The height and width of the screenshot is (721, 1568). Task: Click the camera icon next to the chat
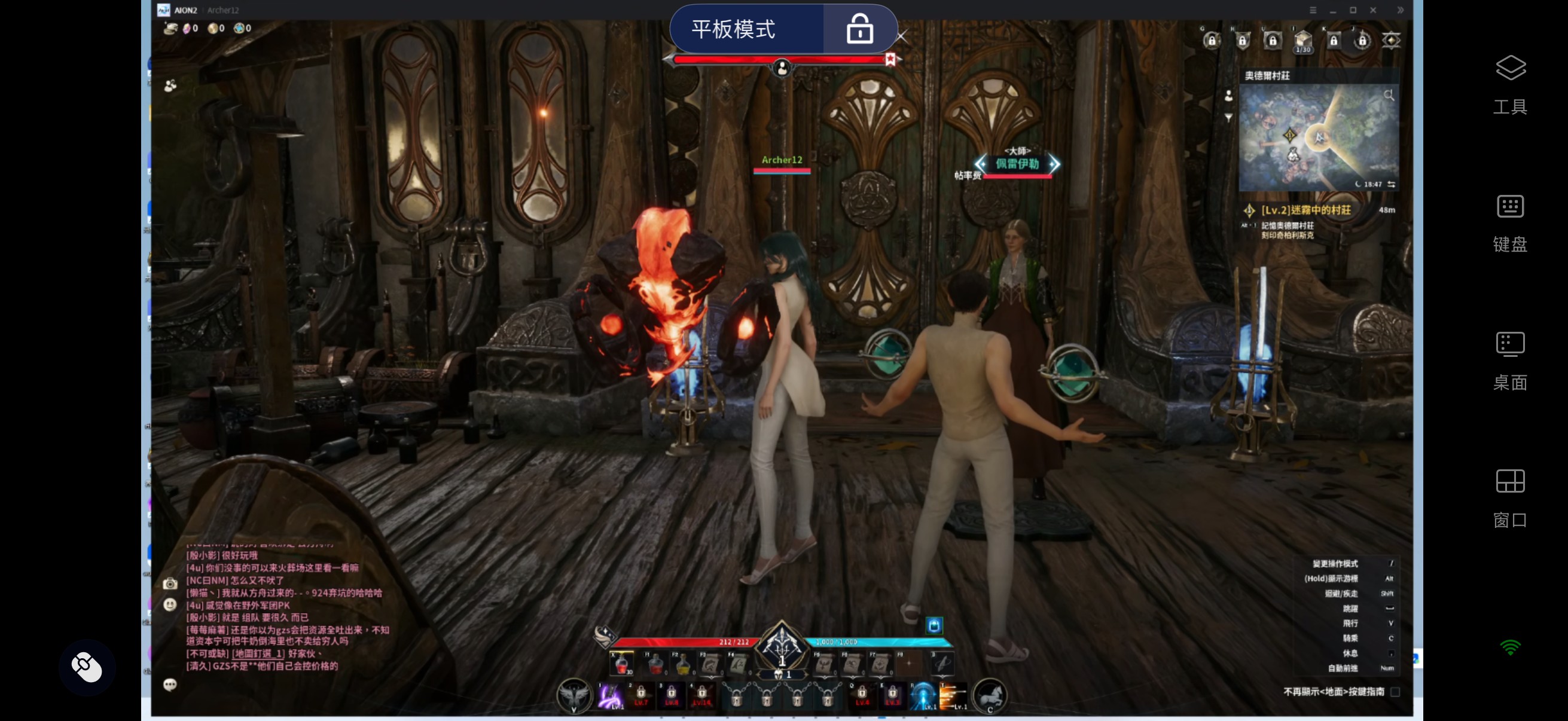pyautogui.click(x=170, y=583)
